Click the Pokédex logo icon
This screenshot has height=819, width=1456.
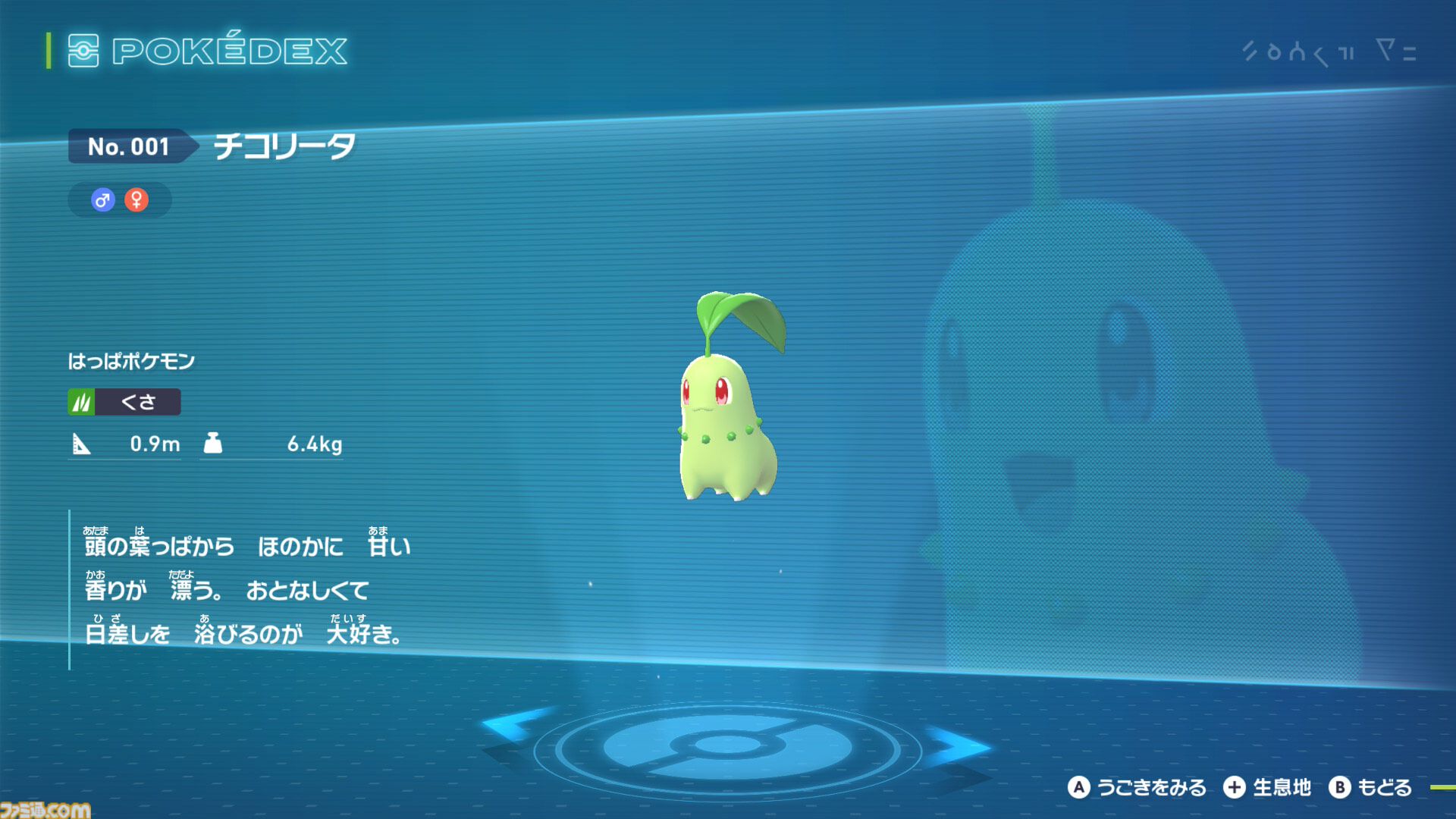tap(86, 52)
